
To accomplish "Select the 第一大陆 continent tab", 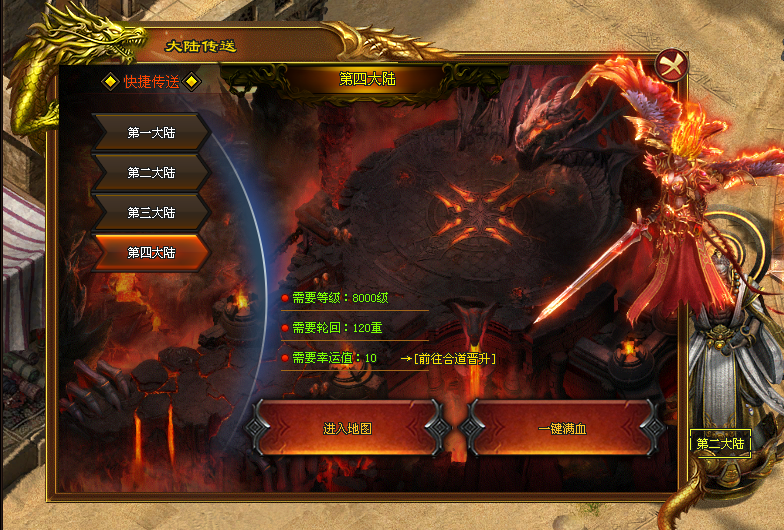I will (x=151, y=132).
